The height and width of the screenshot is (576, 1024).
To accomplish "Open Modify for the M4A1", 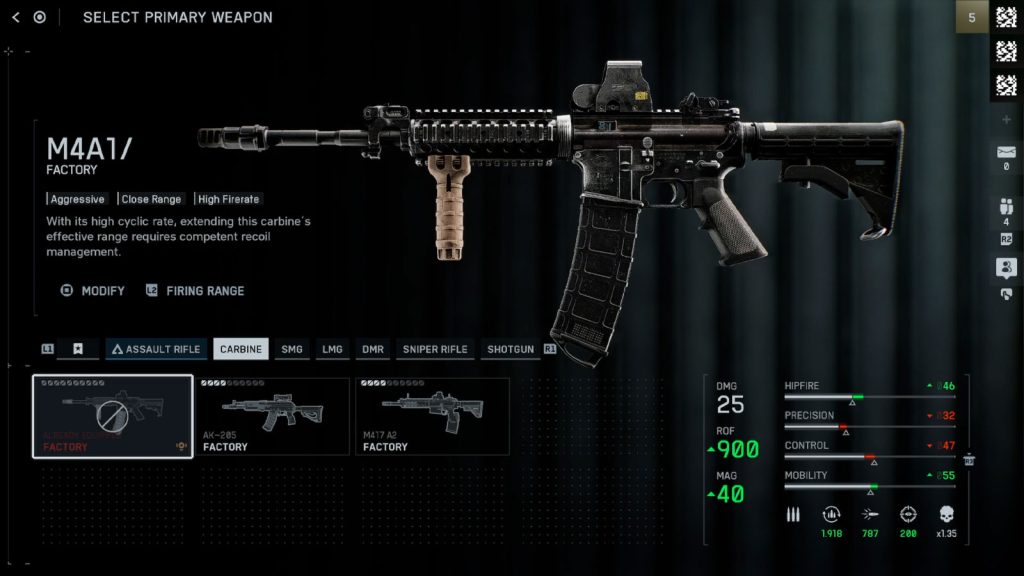I will pyautogui.click(x=93, y=291).
